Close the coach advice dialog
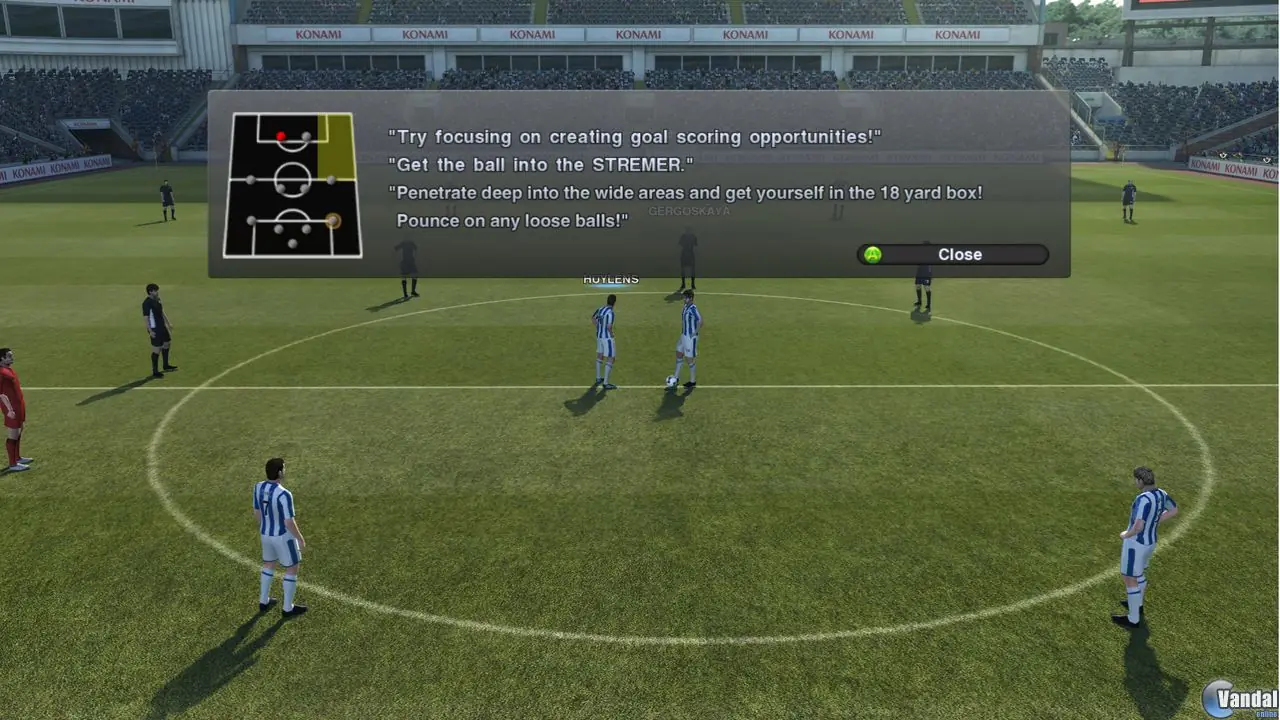 952,255
